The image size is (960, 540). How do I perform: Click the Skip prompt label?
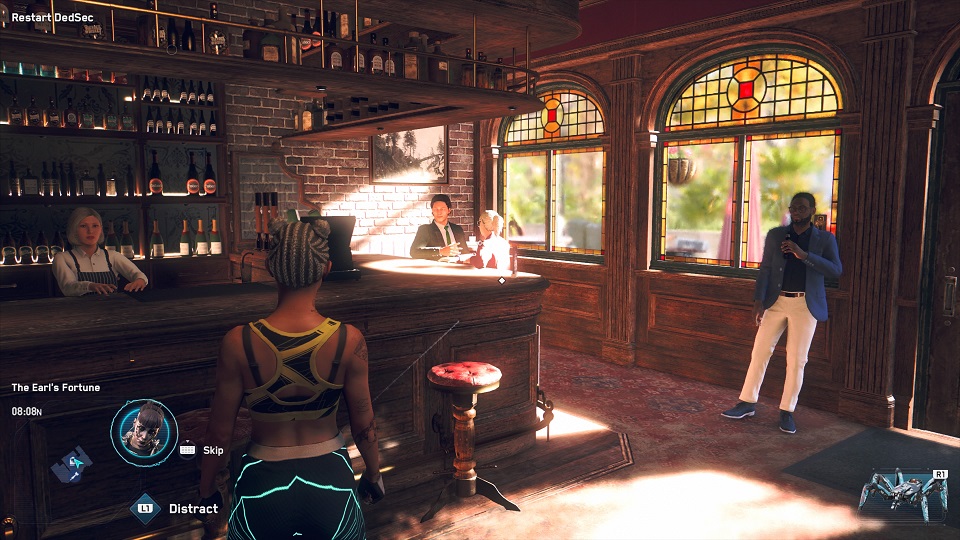(x=213, y=450)
